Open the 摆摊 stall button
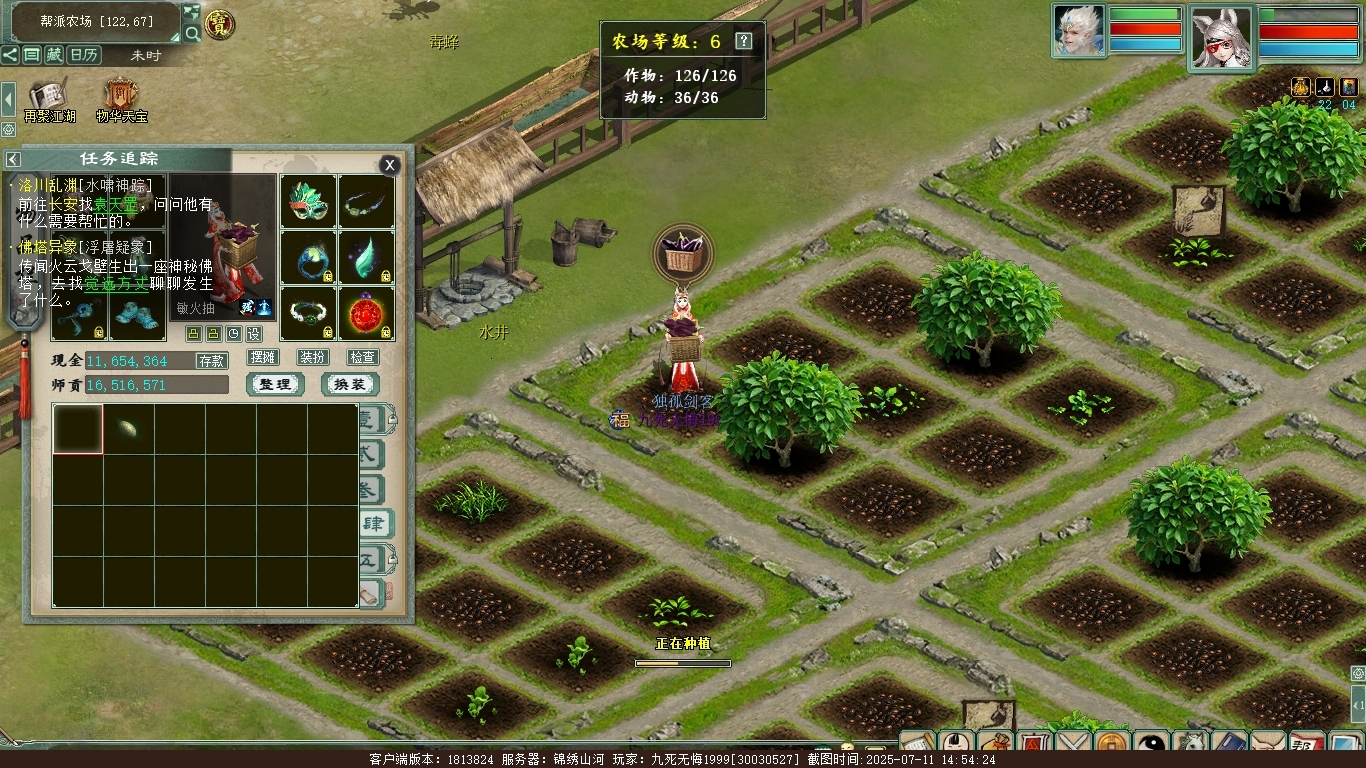Viewport: 1366px width, 768px height. pos(263,357)
